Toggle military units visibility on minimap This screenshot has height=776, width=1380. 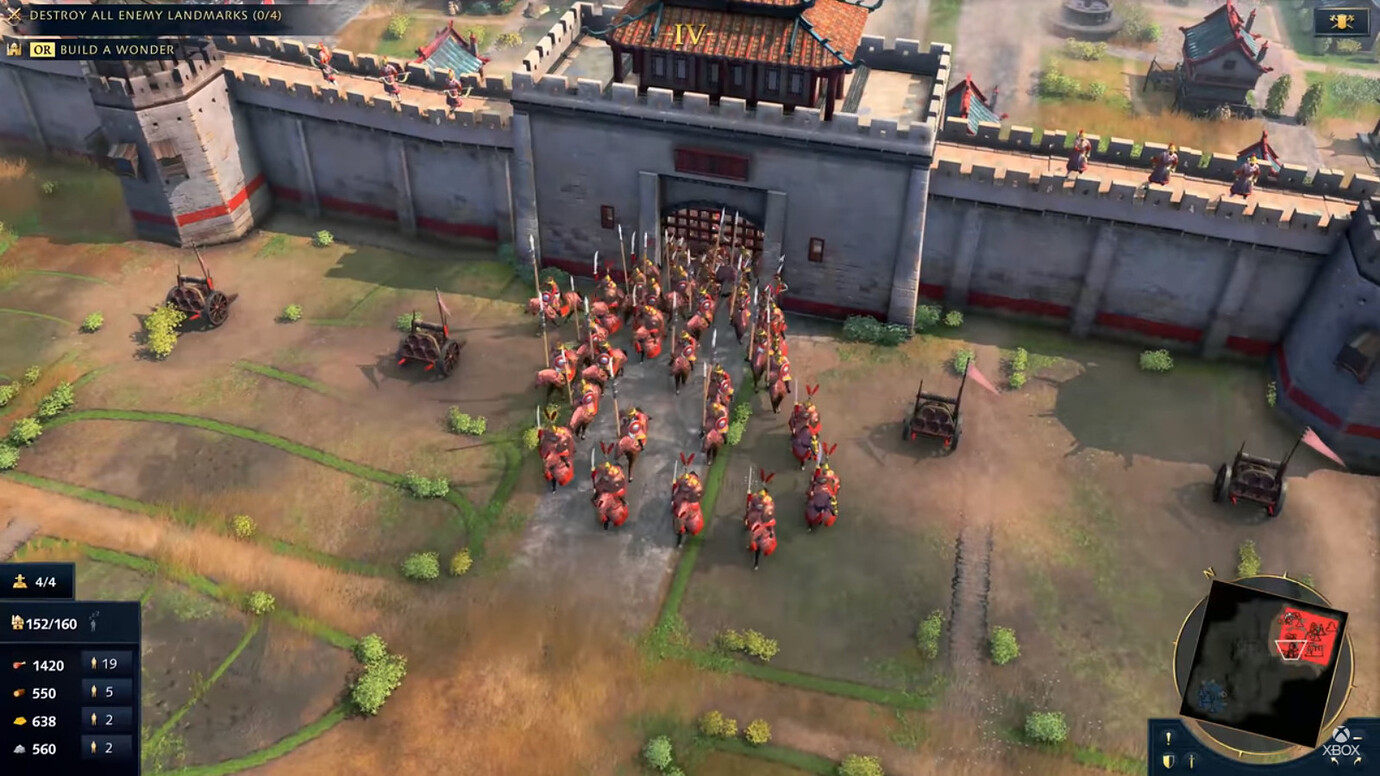pos(1191,761)
